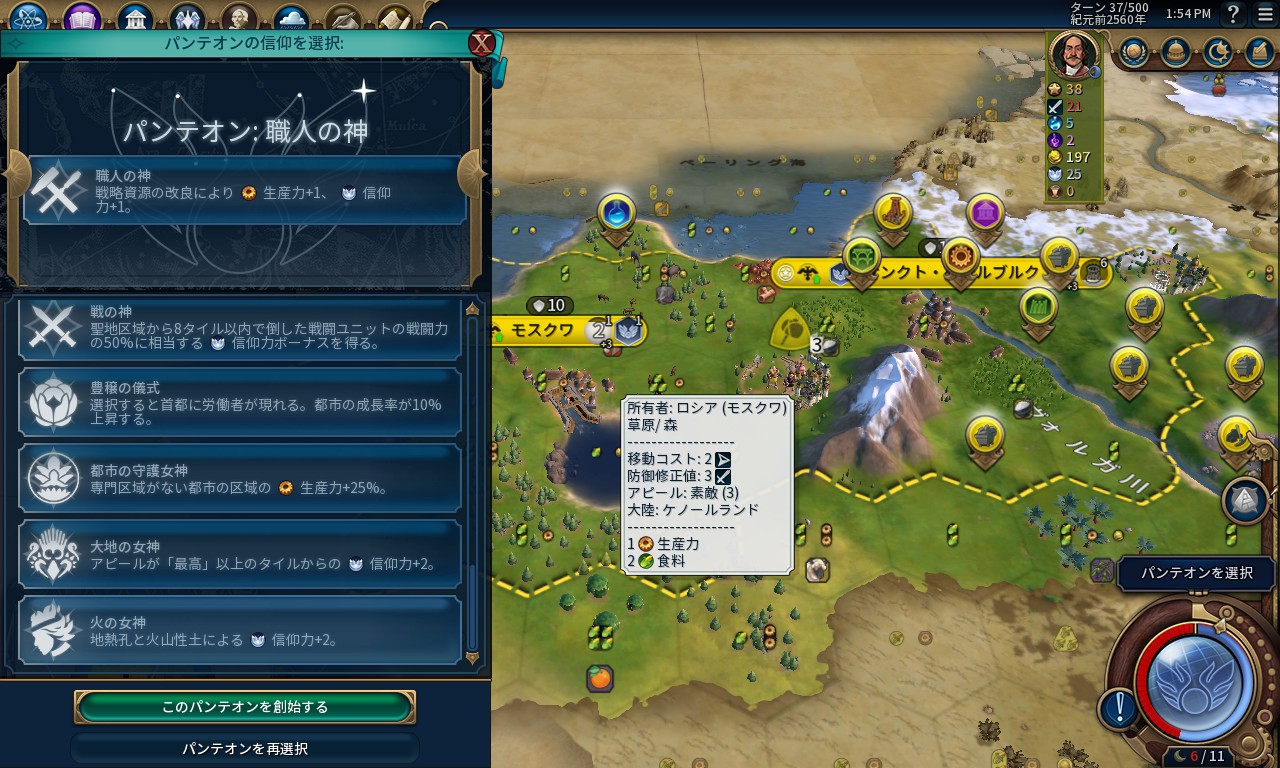Click パンテオンを再選択 to reselect pantheon
The image size is (1280, 768).
[x=245, y=748]
